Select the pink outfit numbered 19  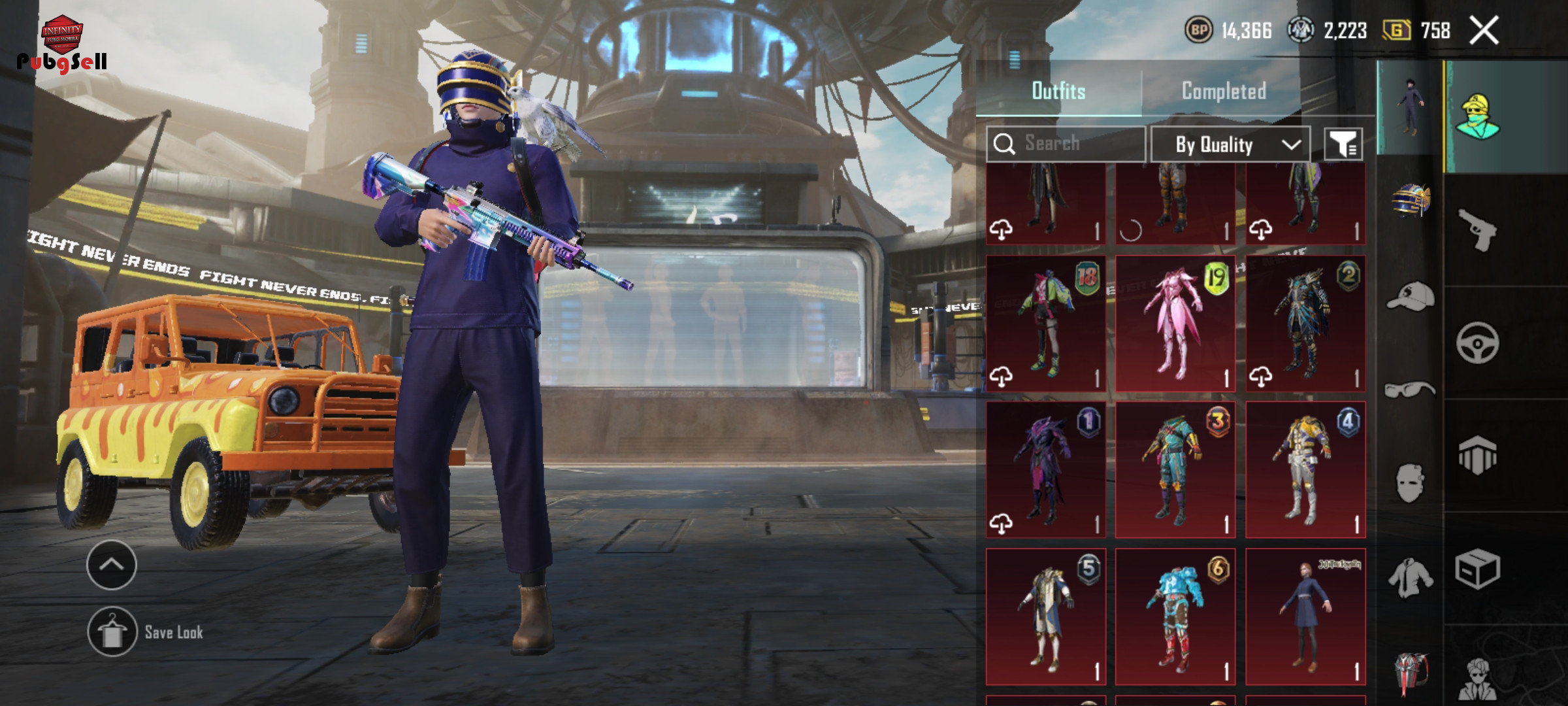coord(1175,324)
